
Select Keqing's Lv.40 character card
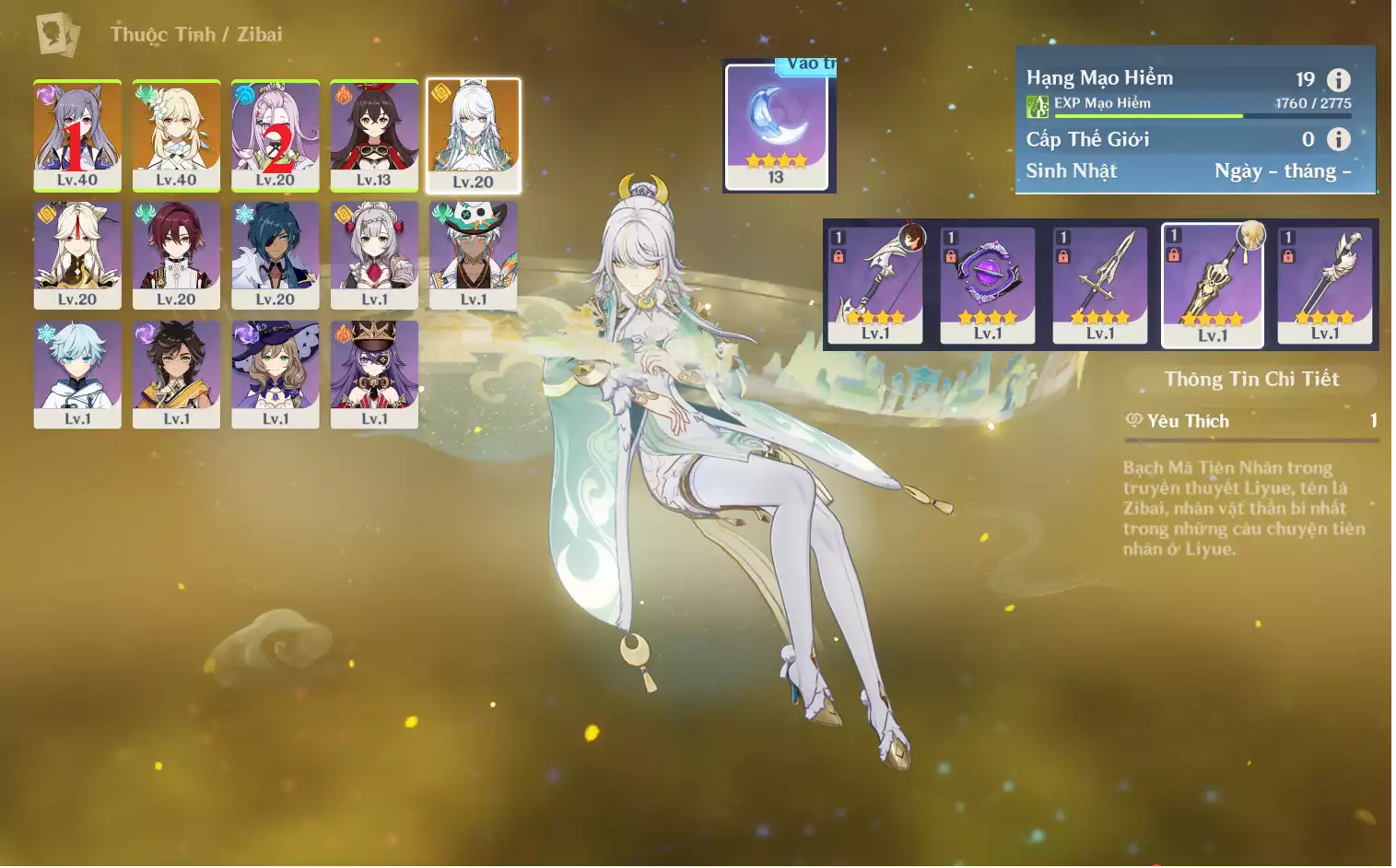[x=77, y=135]
